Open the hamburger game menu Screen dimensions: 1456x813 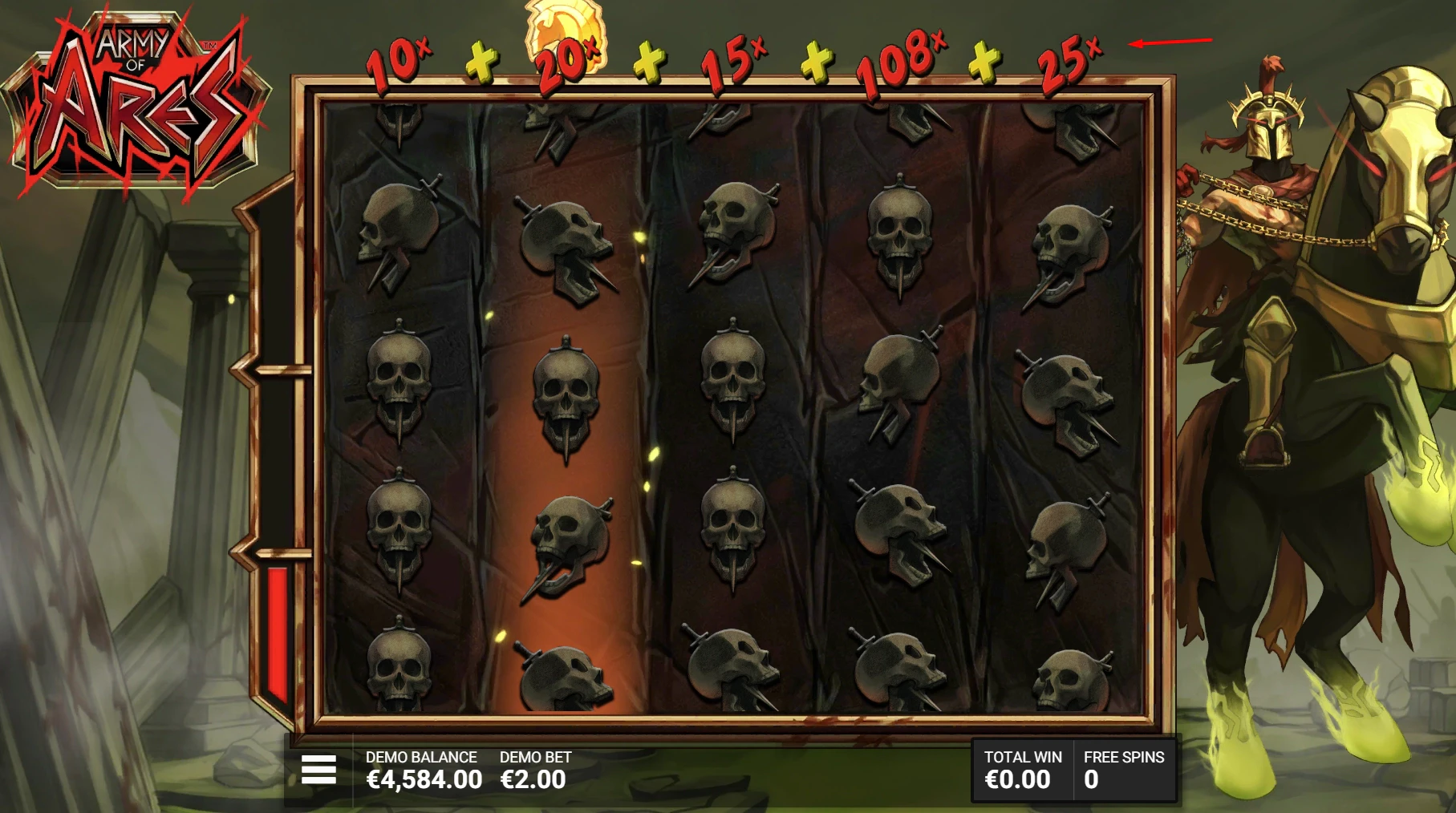[318, 768]
